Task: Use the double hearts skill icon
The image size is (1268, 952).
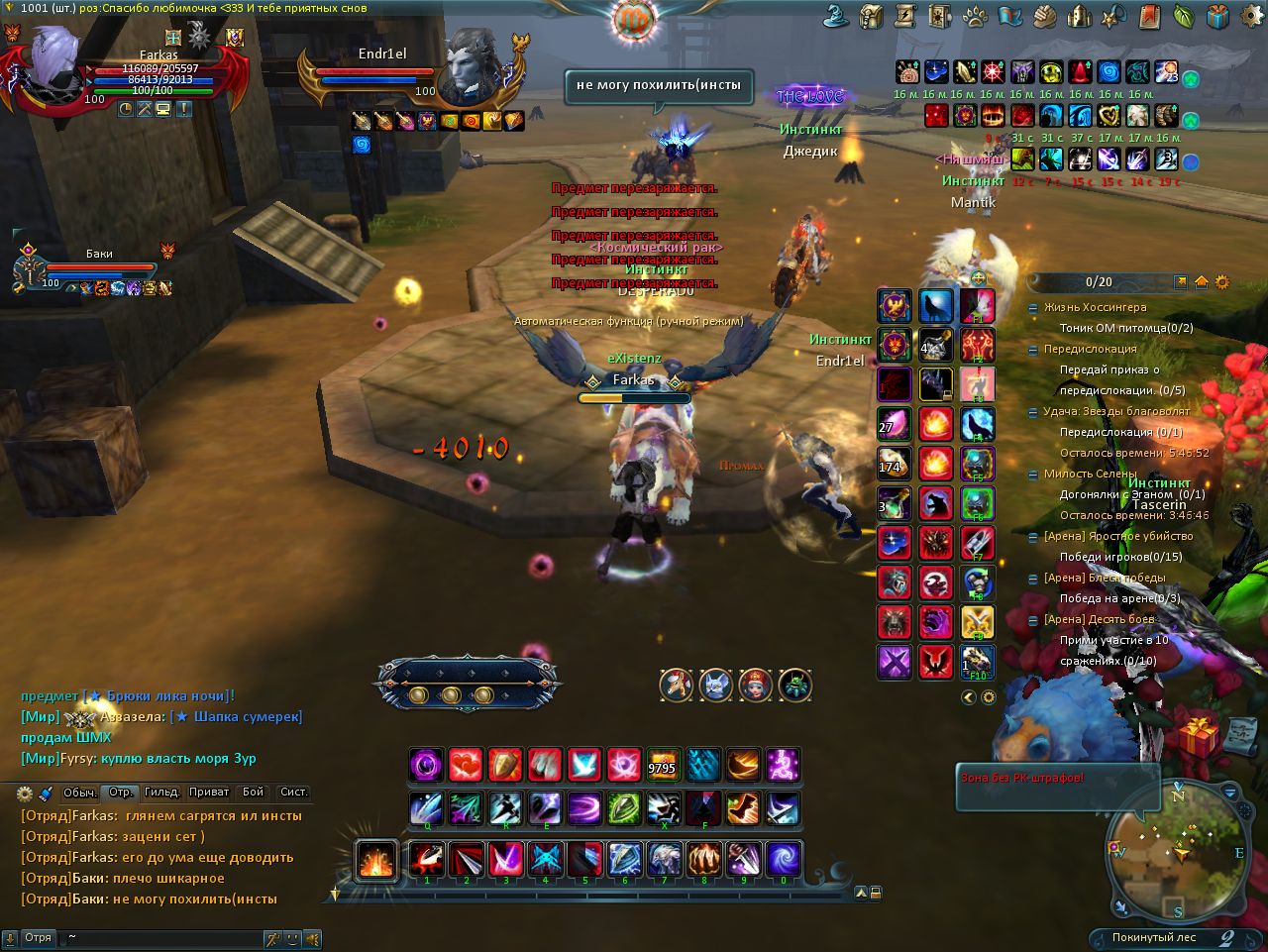Action: pos(466,765)
